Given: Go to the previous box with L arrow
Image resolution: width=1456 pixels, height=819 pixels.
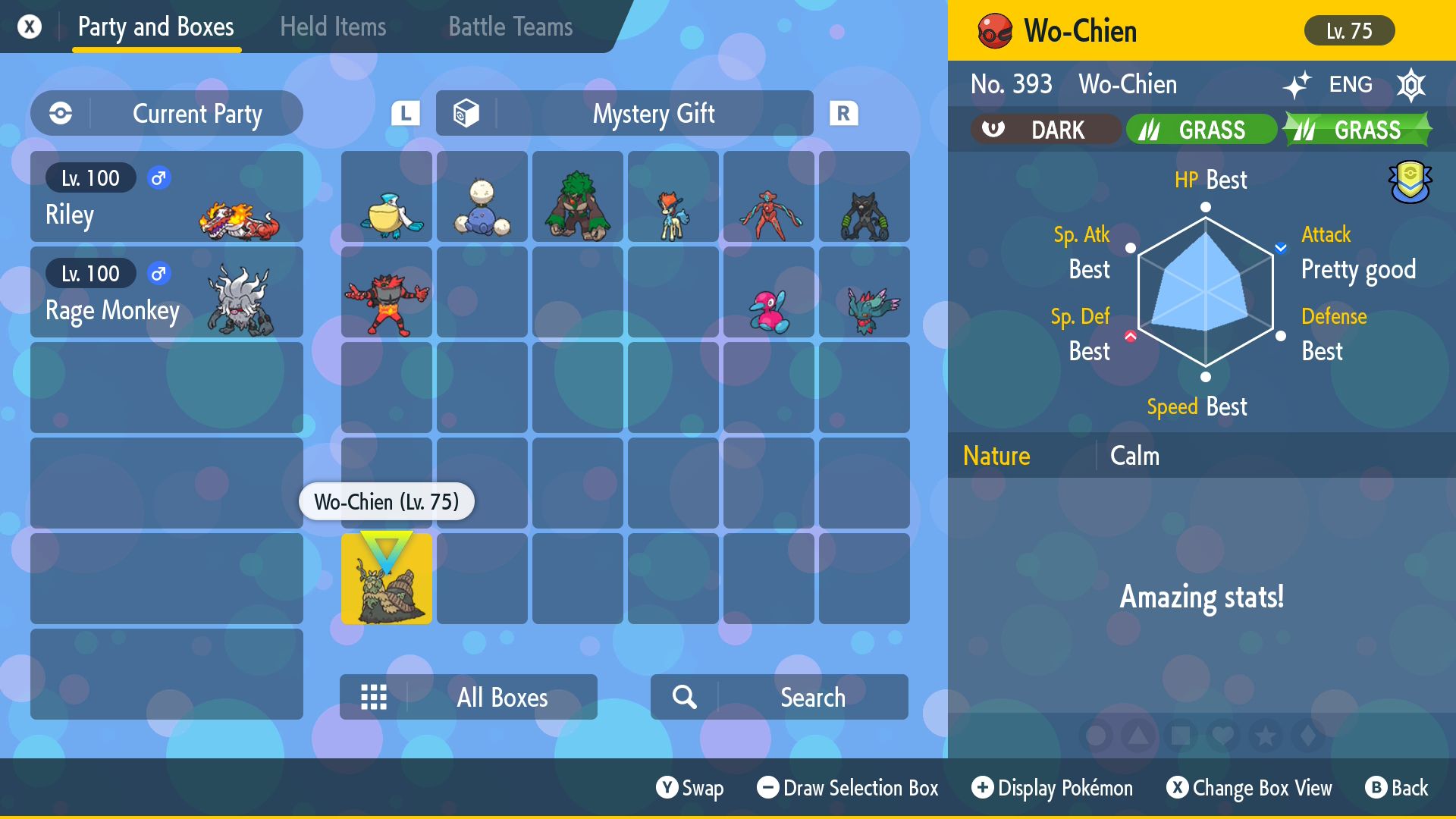Looking at the screenshot, I should coord(406,114).
